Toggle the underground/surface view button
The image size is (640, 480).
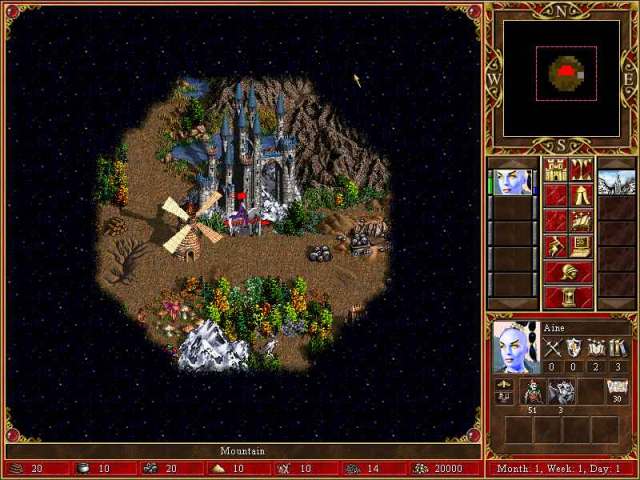coord(580,170)
